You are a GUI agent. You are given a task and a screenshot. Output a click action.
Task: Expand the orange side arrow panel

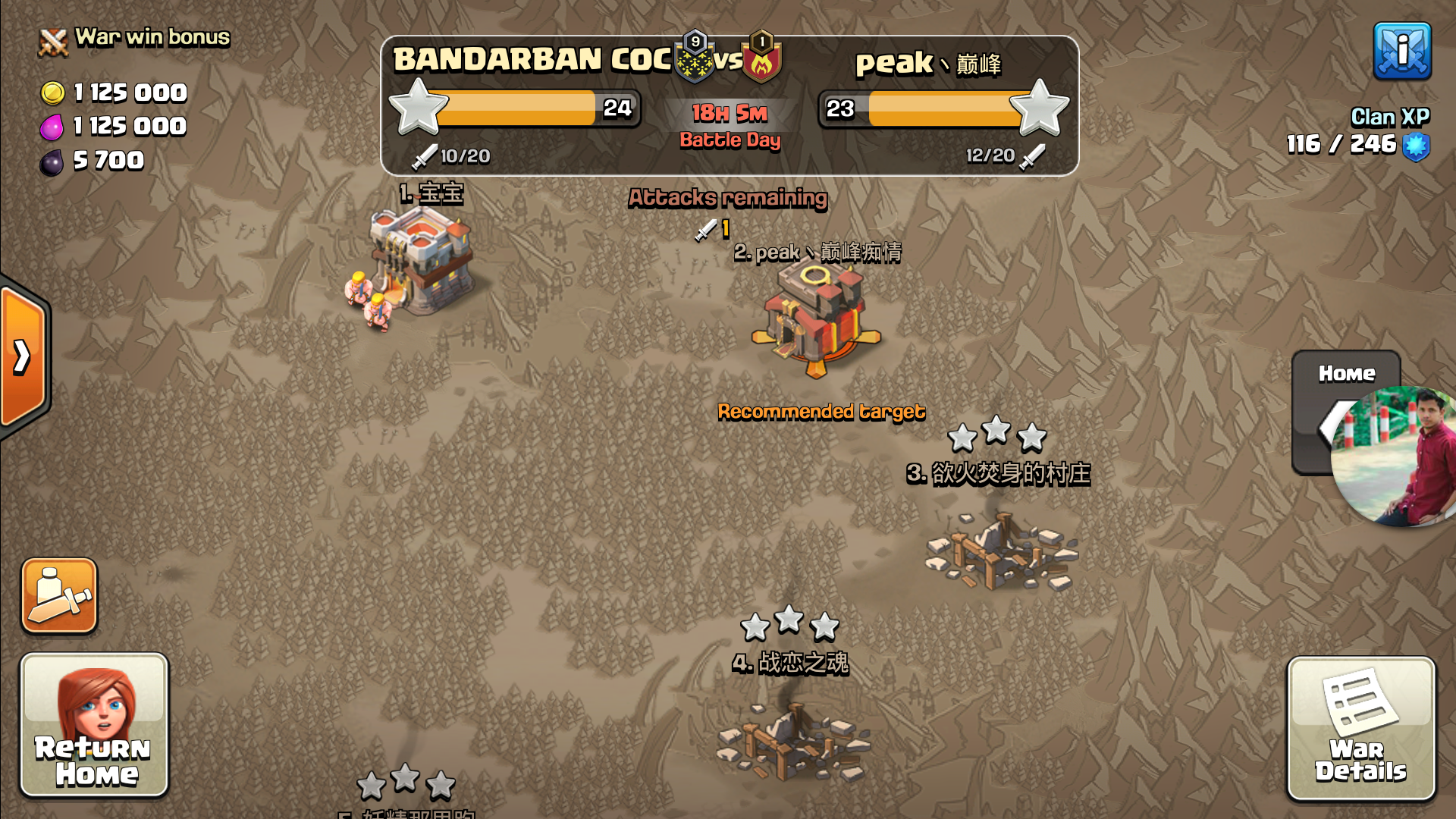point(24,356)
